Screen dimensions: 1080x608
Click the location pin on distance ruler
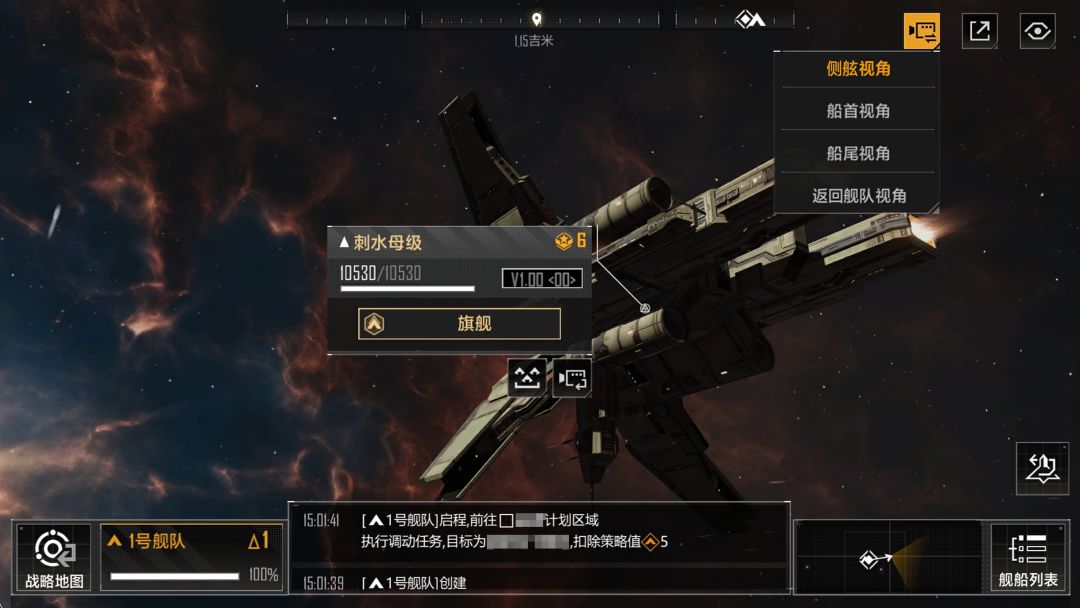click(x=536, y=19)
